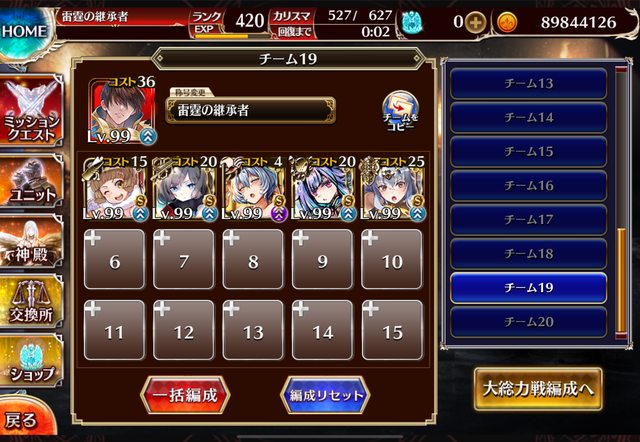Screen dimensions: 640x442
Task: Reset formation with 編成リセット
Action: click(323, 394)
